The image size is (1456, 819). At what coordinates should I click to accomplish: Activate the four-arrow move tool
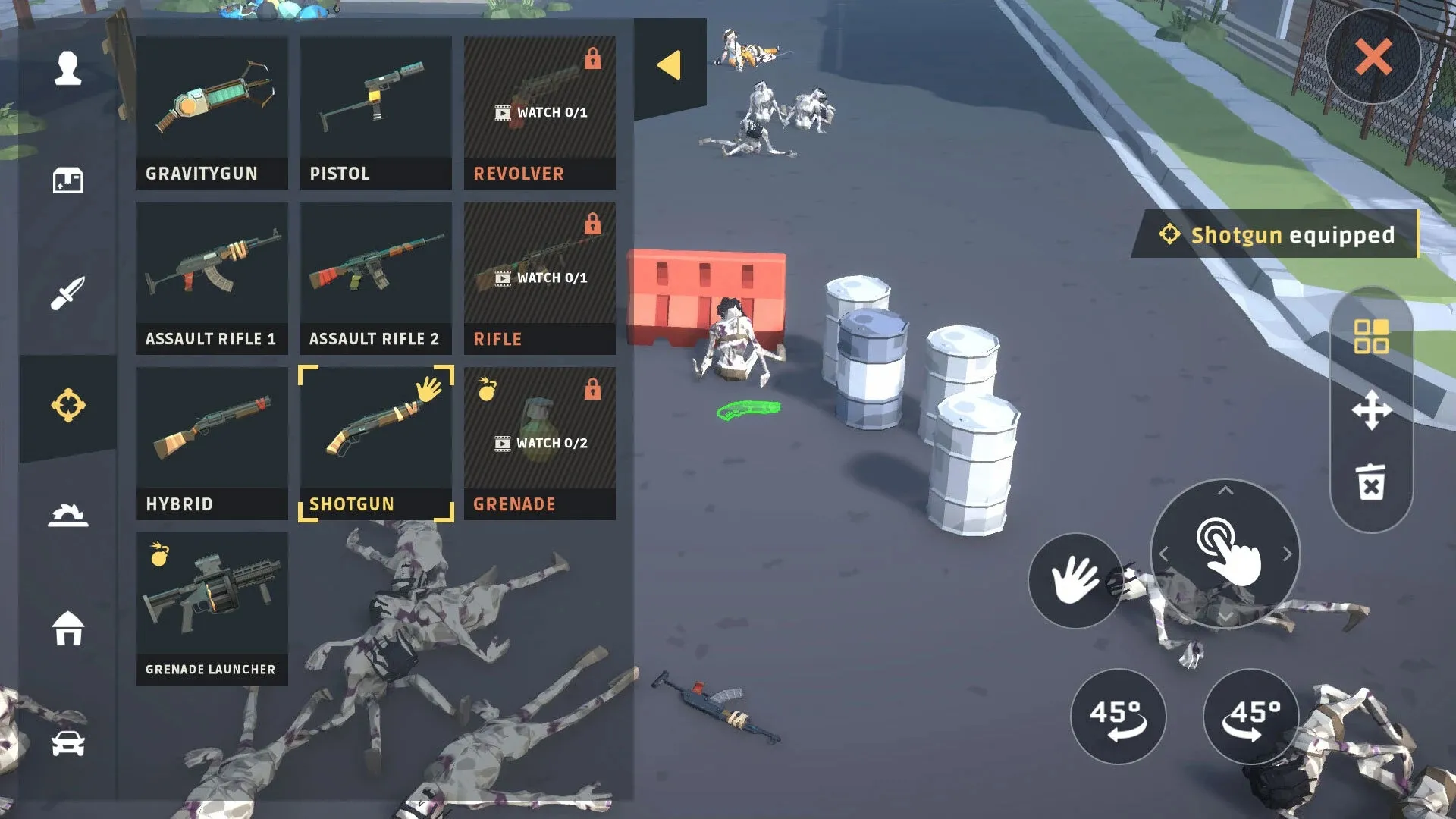click(x=1371, y=410)
